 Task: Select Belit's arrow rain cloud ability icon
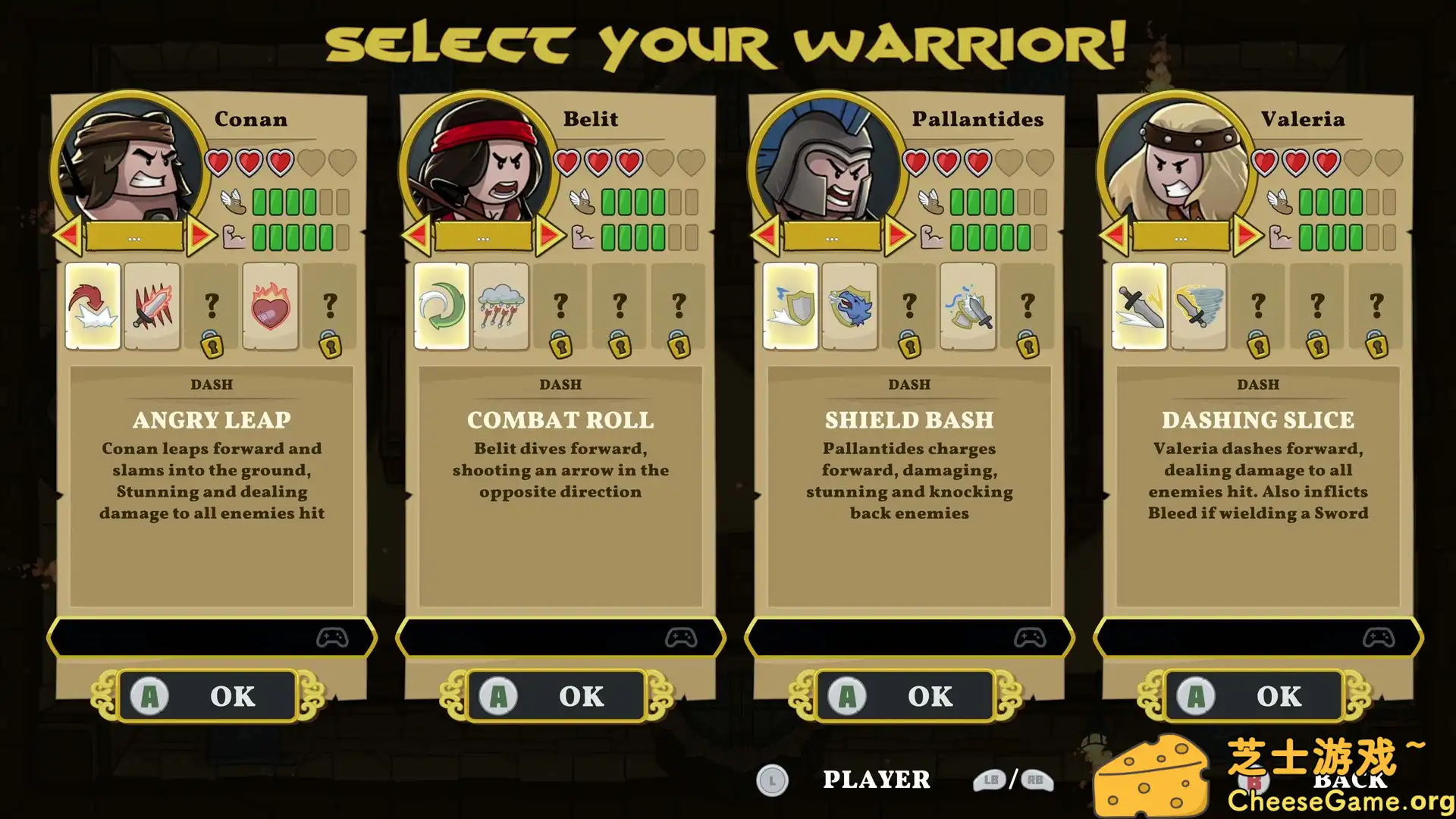(501, 306)
